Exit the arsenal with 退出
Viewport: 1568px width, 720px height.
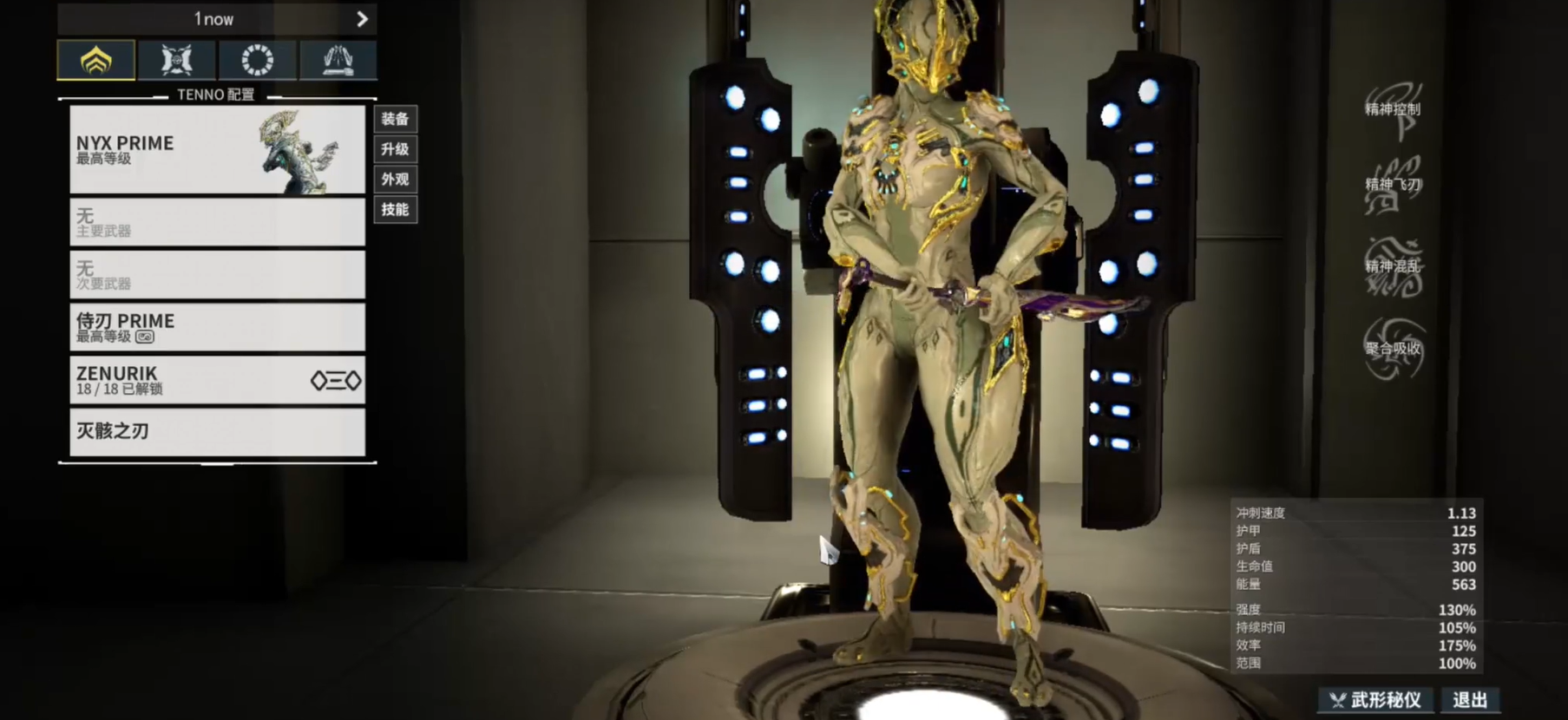(x=1470, y=700)
